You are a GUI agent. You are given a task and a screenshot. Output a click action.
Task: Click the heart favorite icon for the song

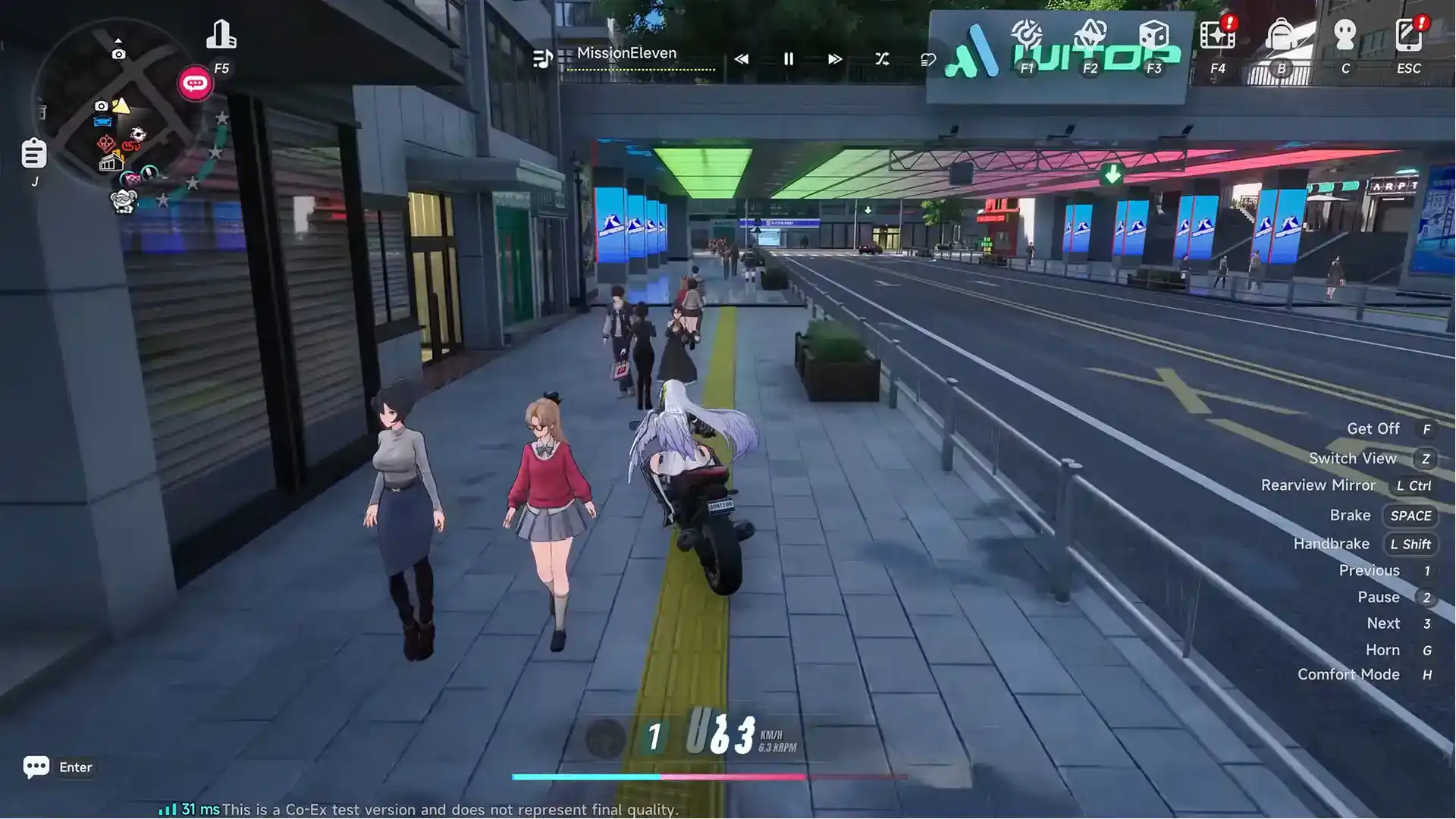tap(928, 59)
